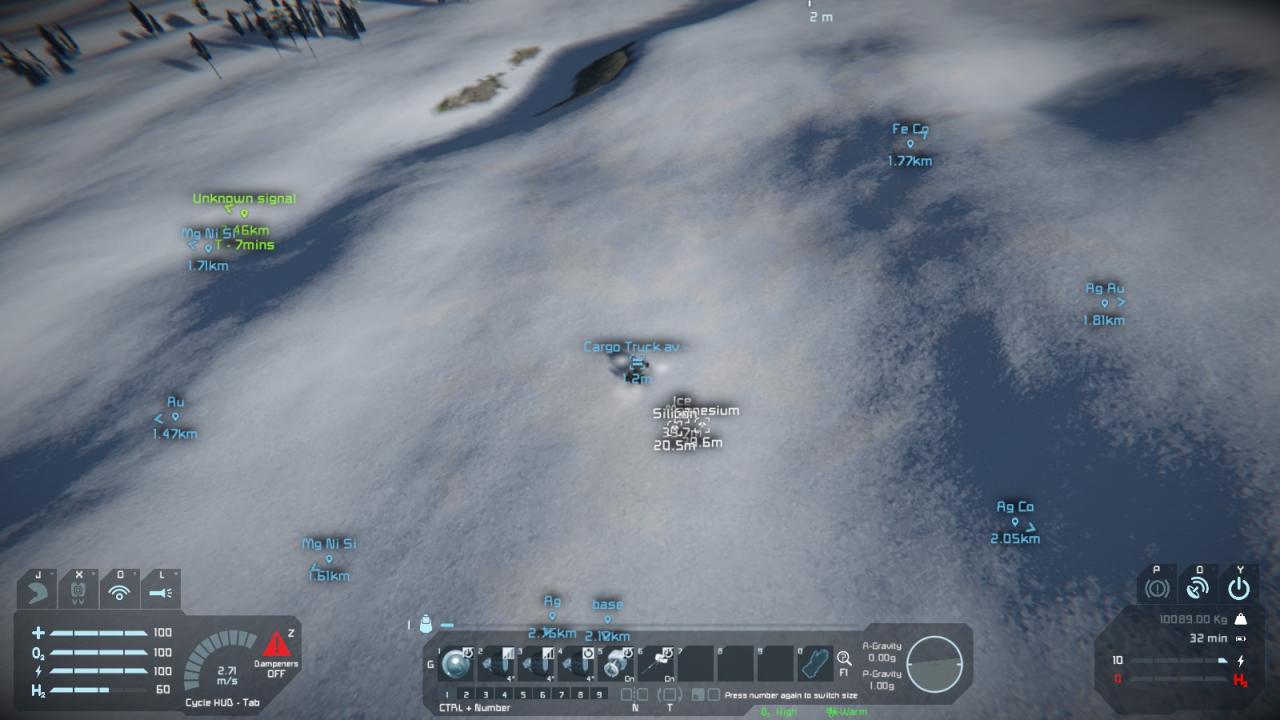Toggle the helmet icon
This screenshot has width=1280, height=720.
click(79, 592)
